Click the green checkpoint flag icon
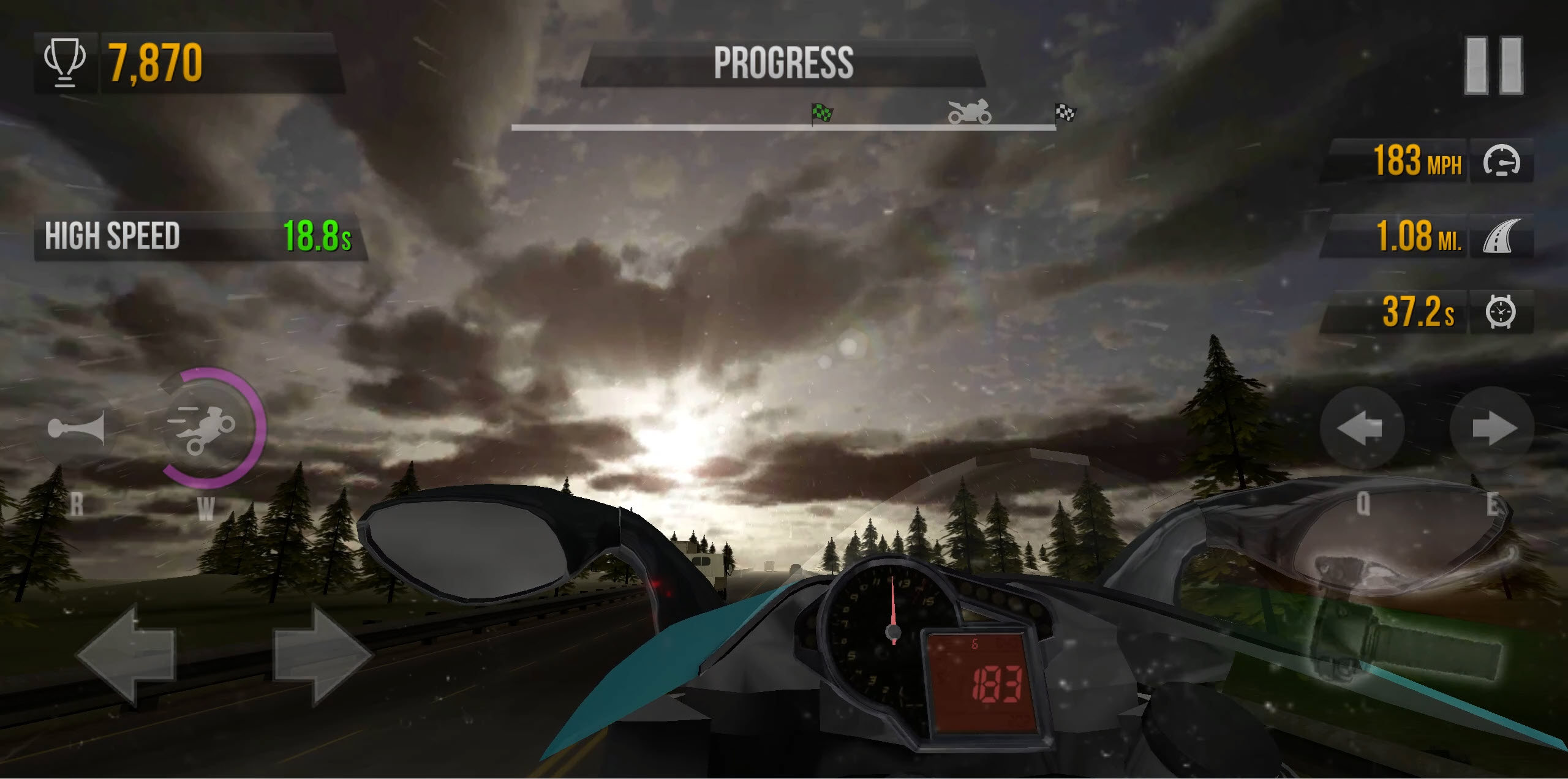The width and height of the screenshot is (1568, 779). 821,113
